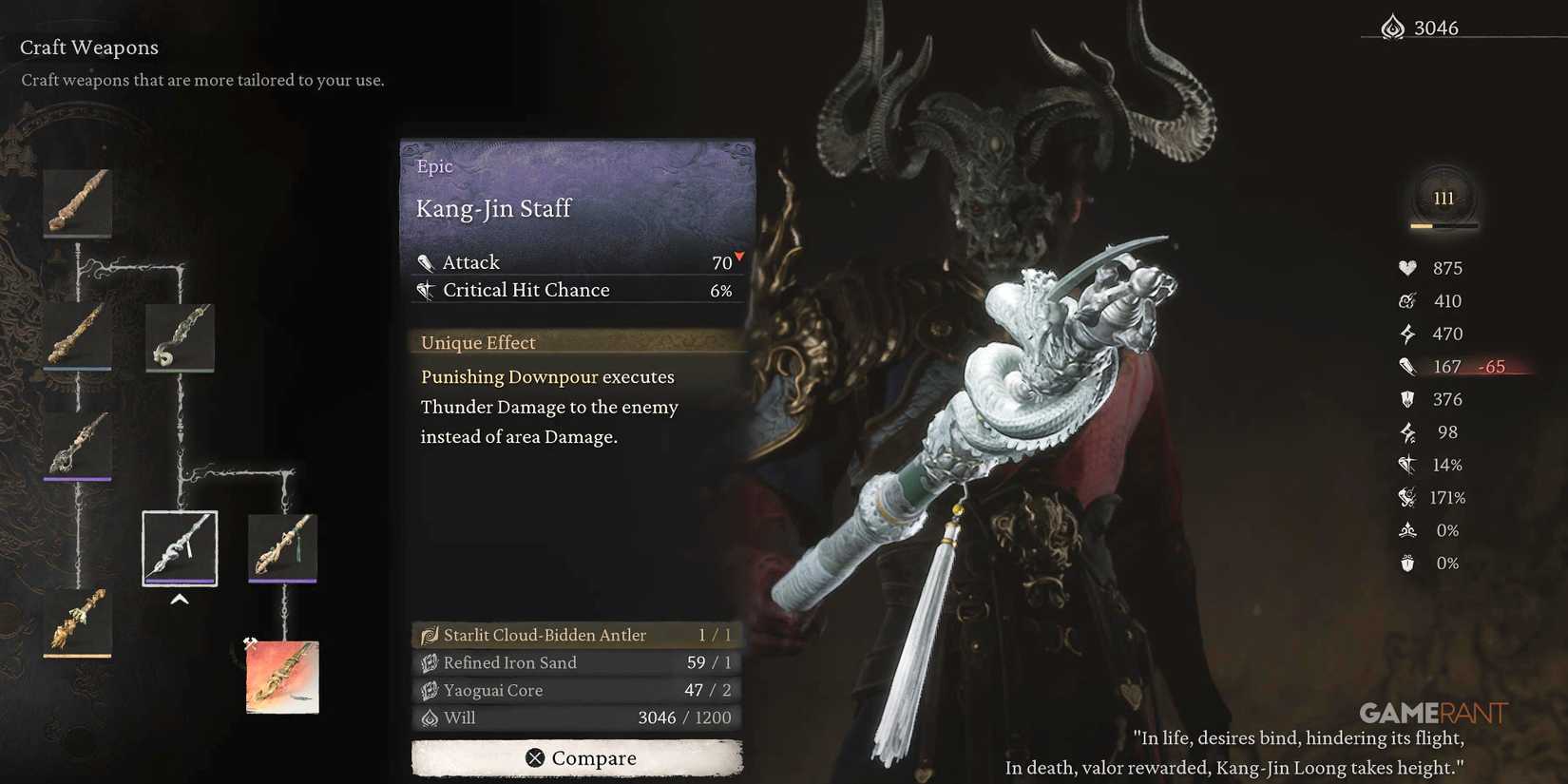Click the Will cost icon in materials list
This screenshot has width=1568, height=784.
coord(430,717)
